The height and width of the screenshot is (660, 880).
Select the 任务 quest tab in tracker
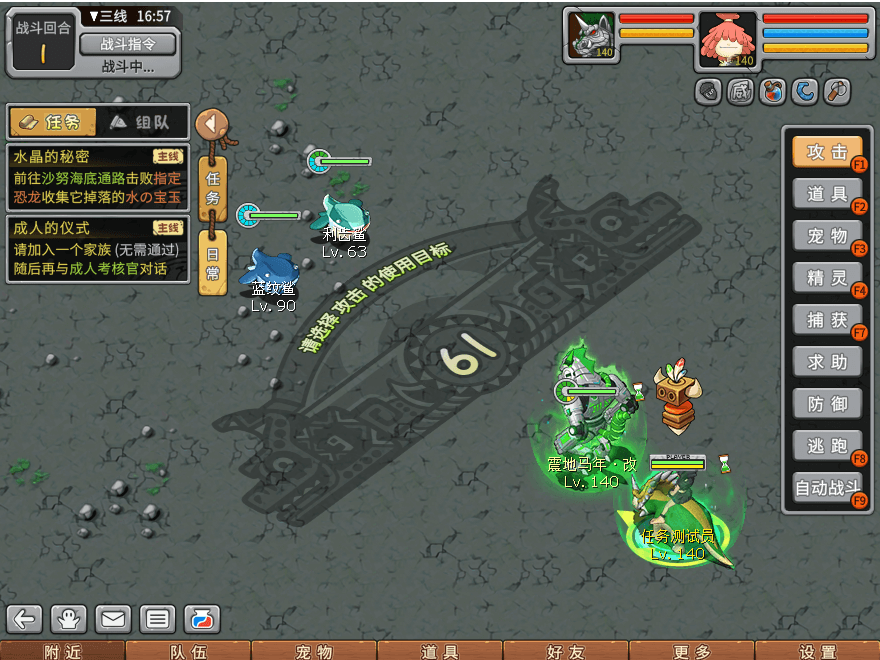[53, 122]
